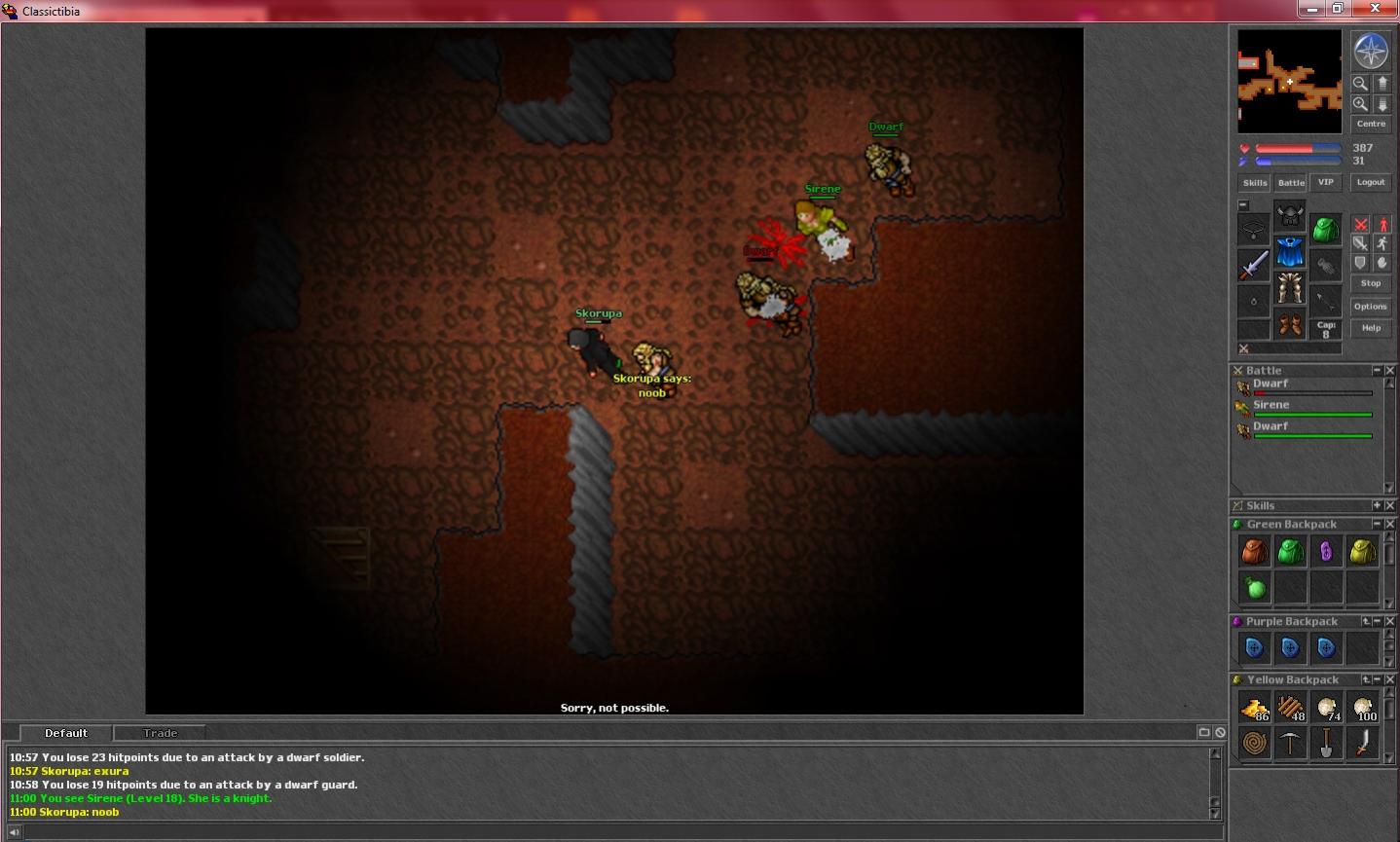
Task: Select the horned helmet equipment slot
Action: click(1290, 215)
